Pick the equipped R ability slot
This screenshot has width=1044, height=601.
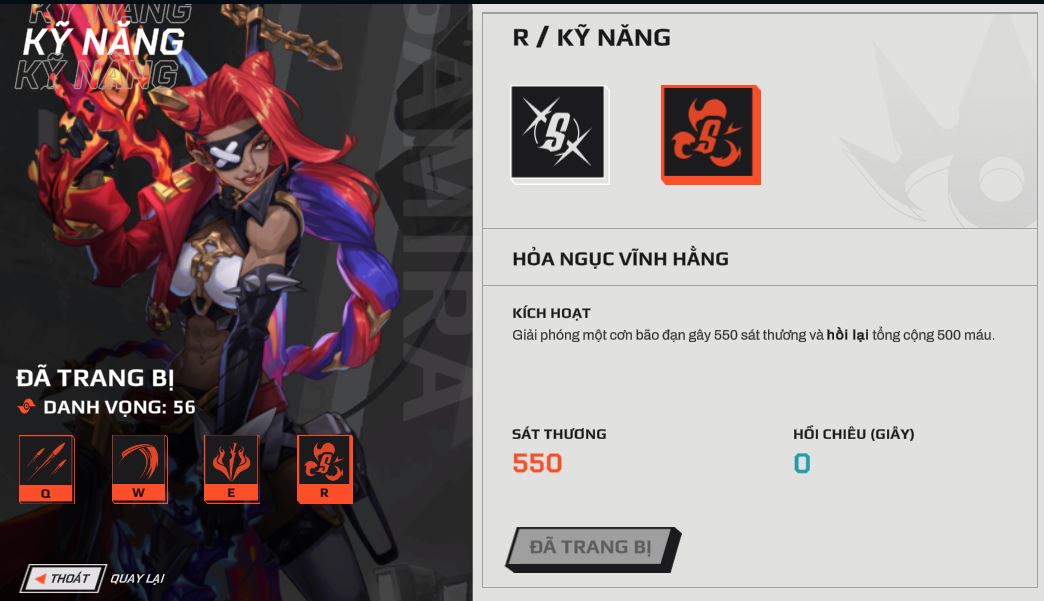coord(325,468)
